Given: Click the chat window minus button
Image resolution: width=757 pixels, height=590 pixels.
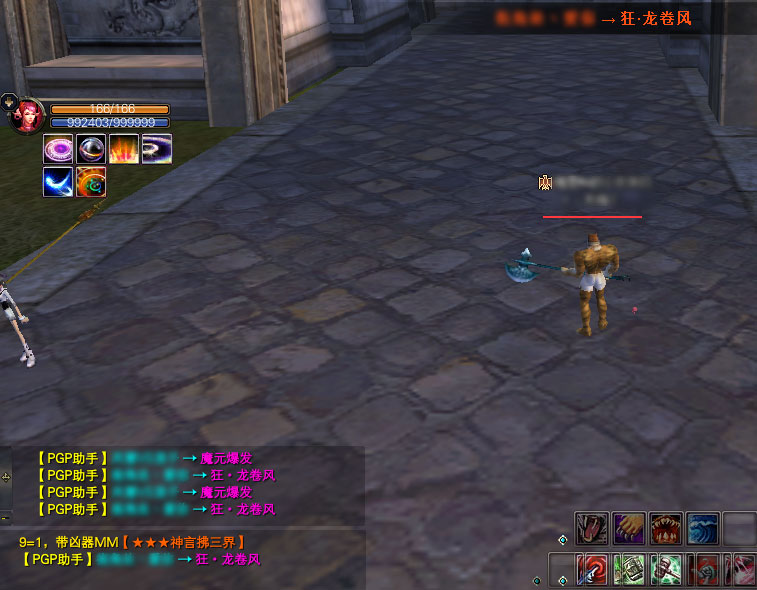Looking at the screenshot, I should pos(4,518).
